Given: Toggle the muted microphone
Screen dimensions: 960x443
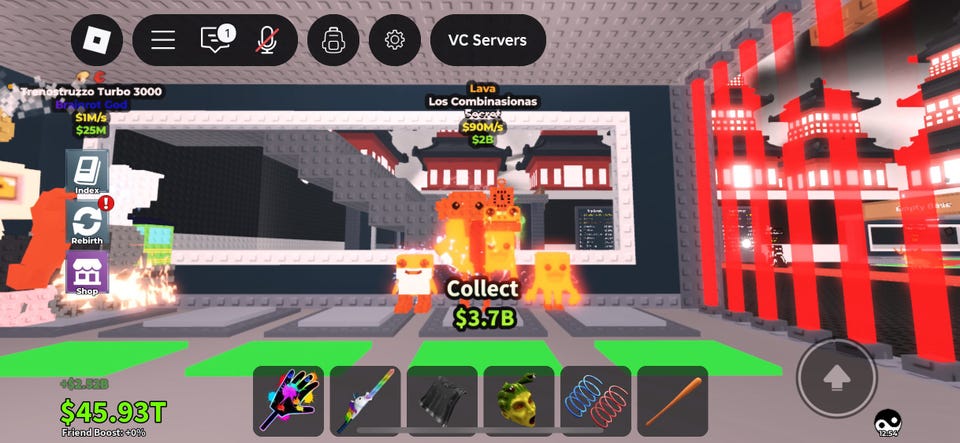Looking at the screenshot, I should click(x=267, y=40).
